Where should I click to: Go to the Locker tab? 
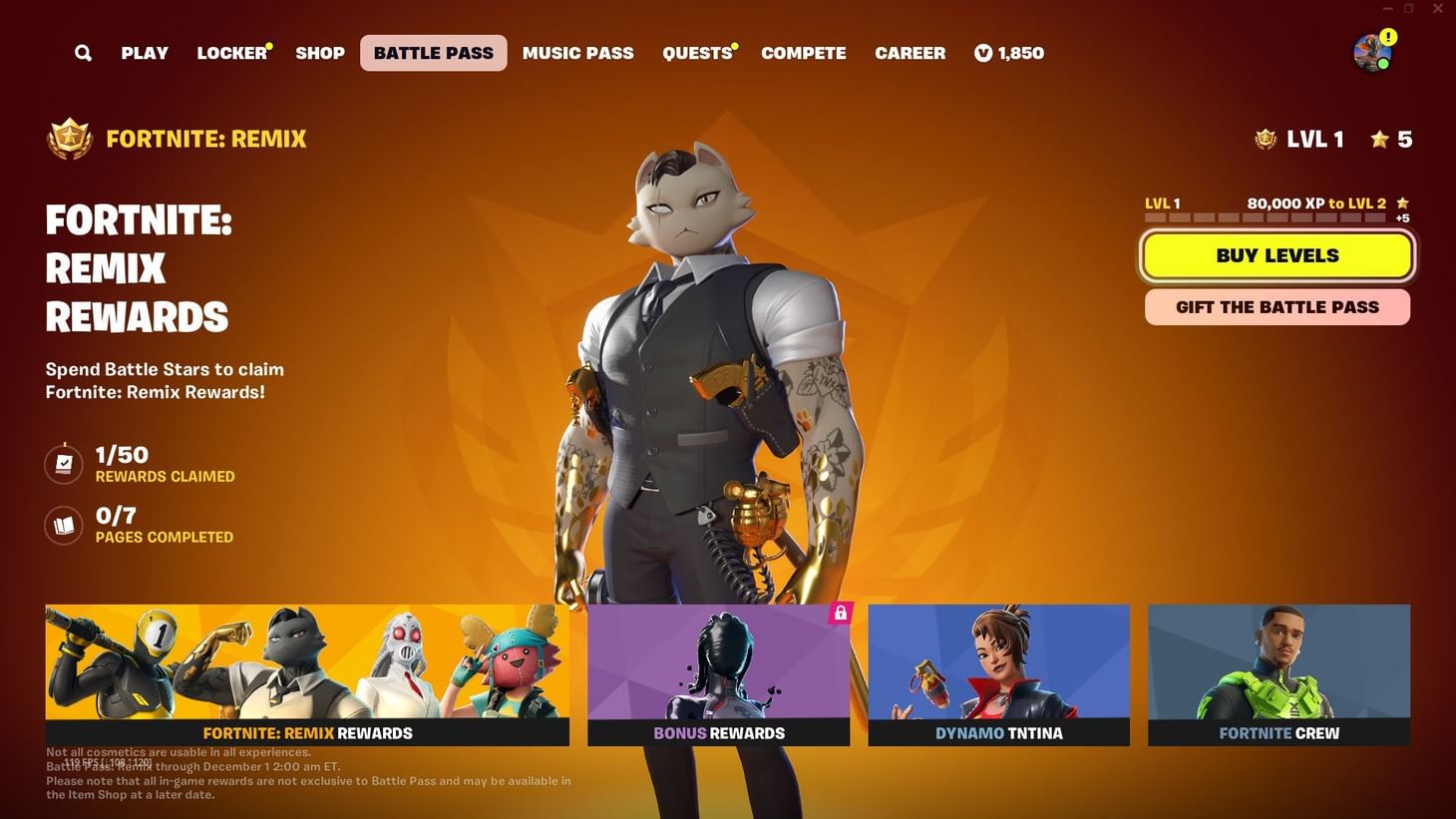tap(229, 52)
